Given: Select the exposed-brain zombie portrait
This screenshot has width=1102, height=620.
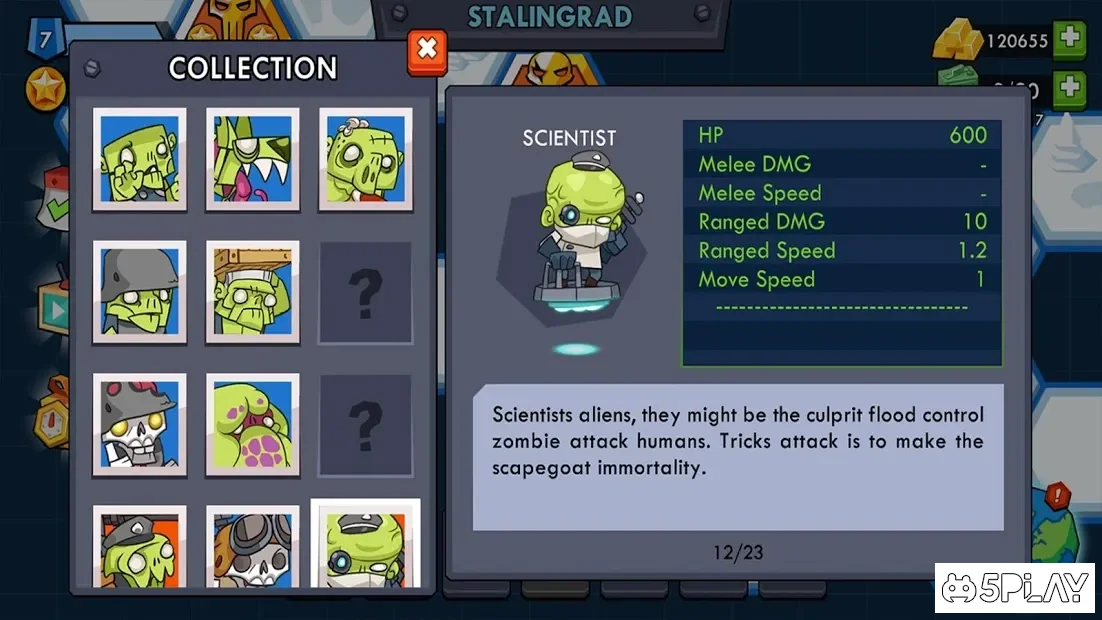Looking at the screenshot, I should [366, 159].
